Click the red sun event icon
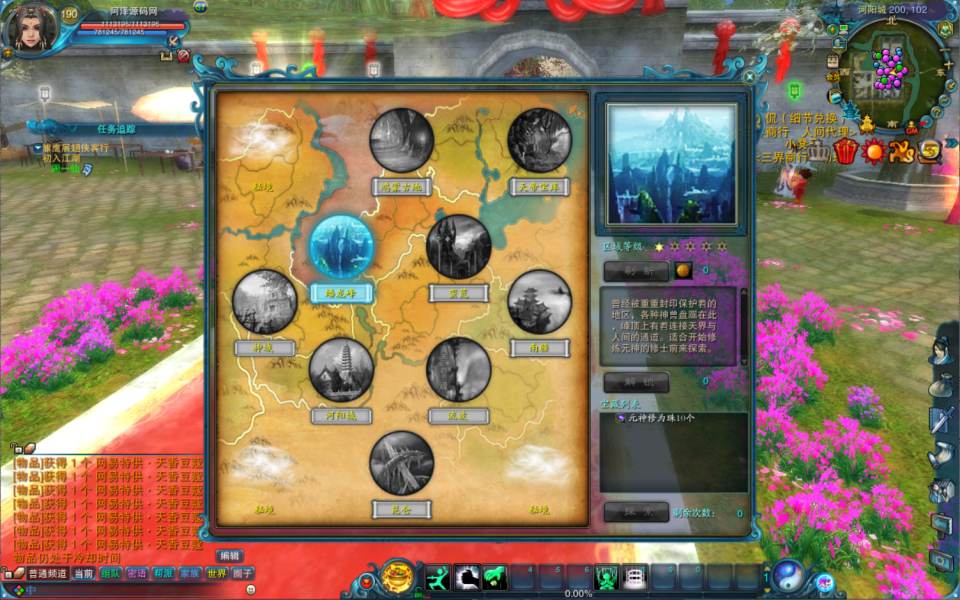Image resolution: width=960 pixels, height=600 pixels. (875, 152)
